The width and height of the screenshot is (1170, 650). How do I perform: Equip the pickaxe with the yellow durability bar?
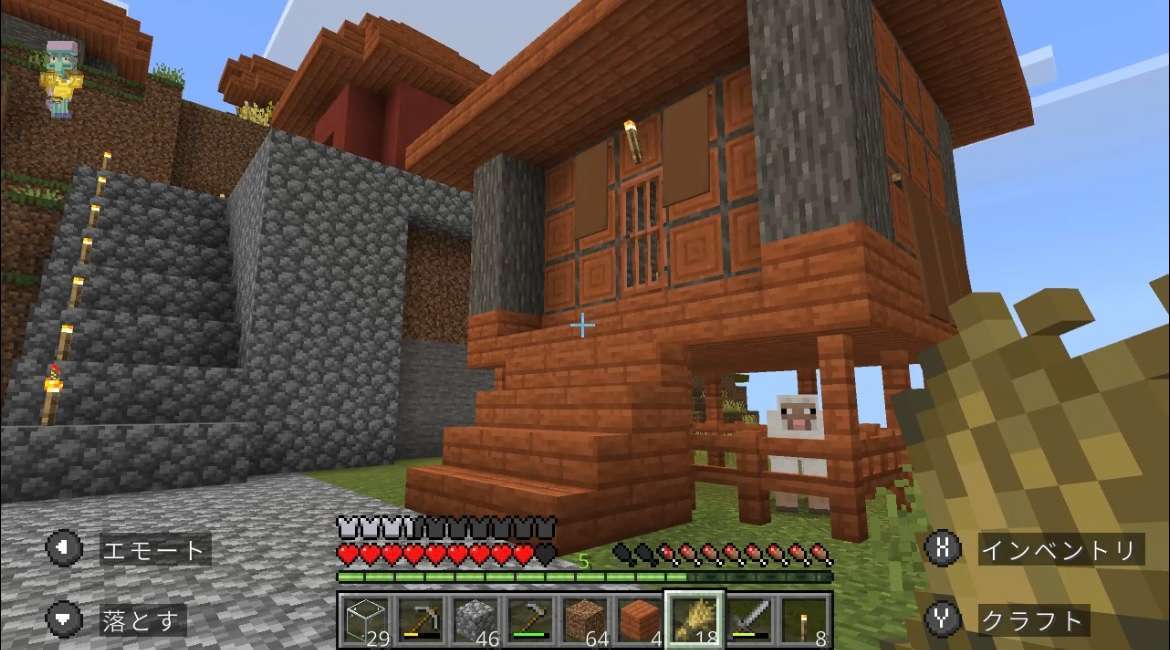pos(420,620)
